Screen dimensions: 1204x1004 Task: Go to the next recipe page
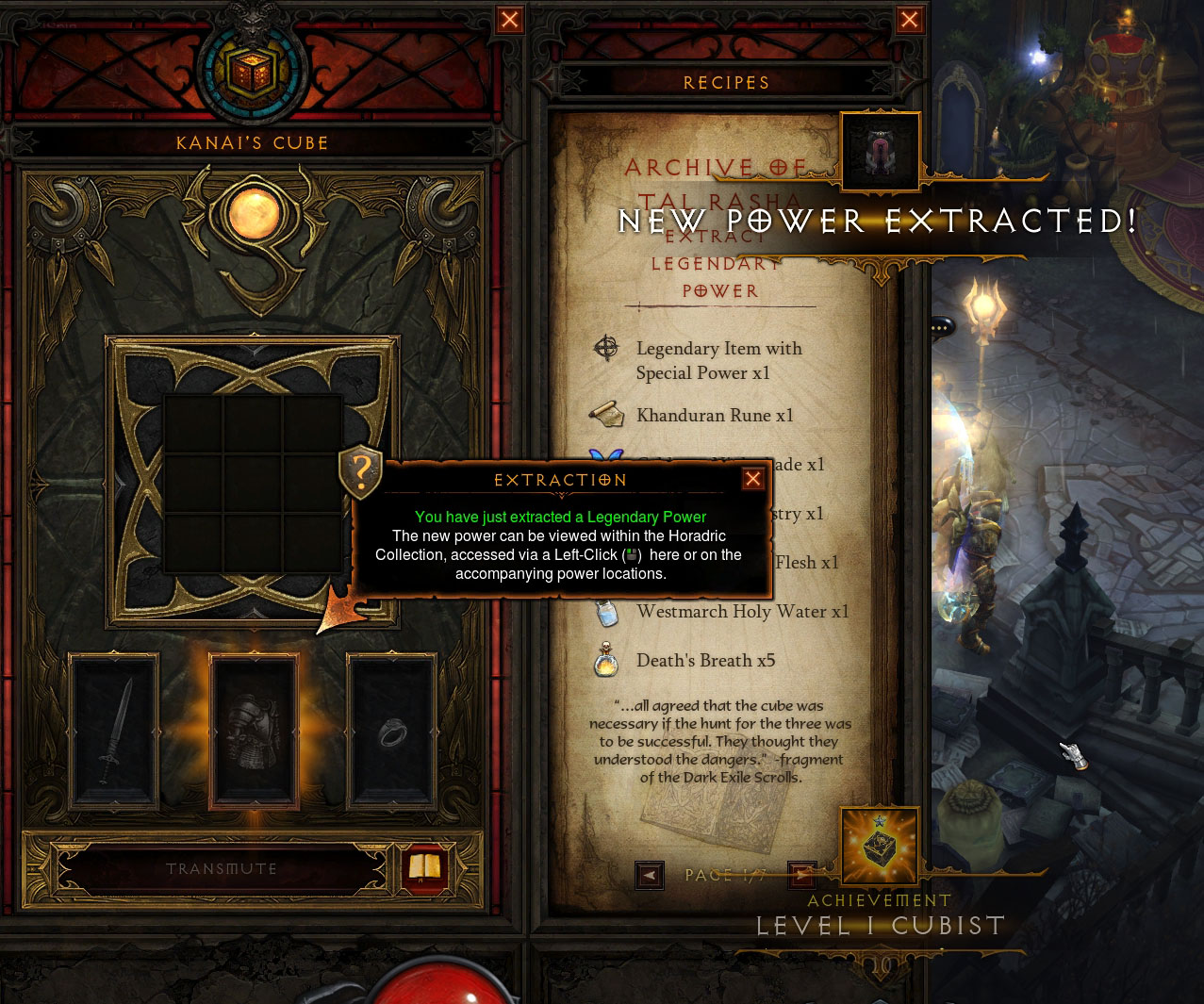[x=801, y=876]
